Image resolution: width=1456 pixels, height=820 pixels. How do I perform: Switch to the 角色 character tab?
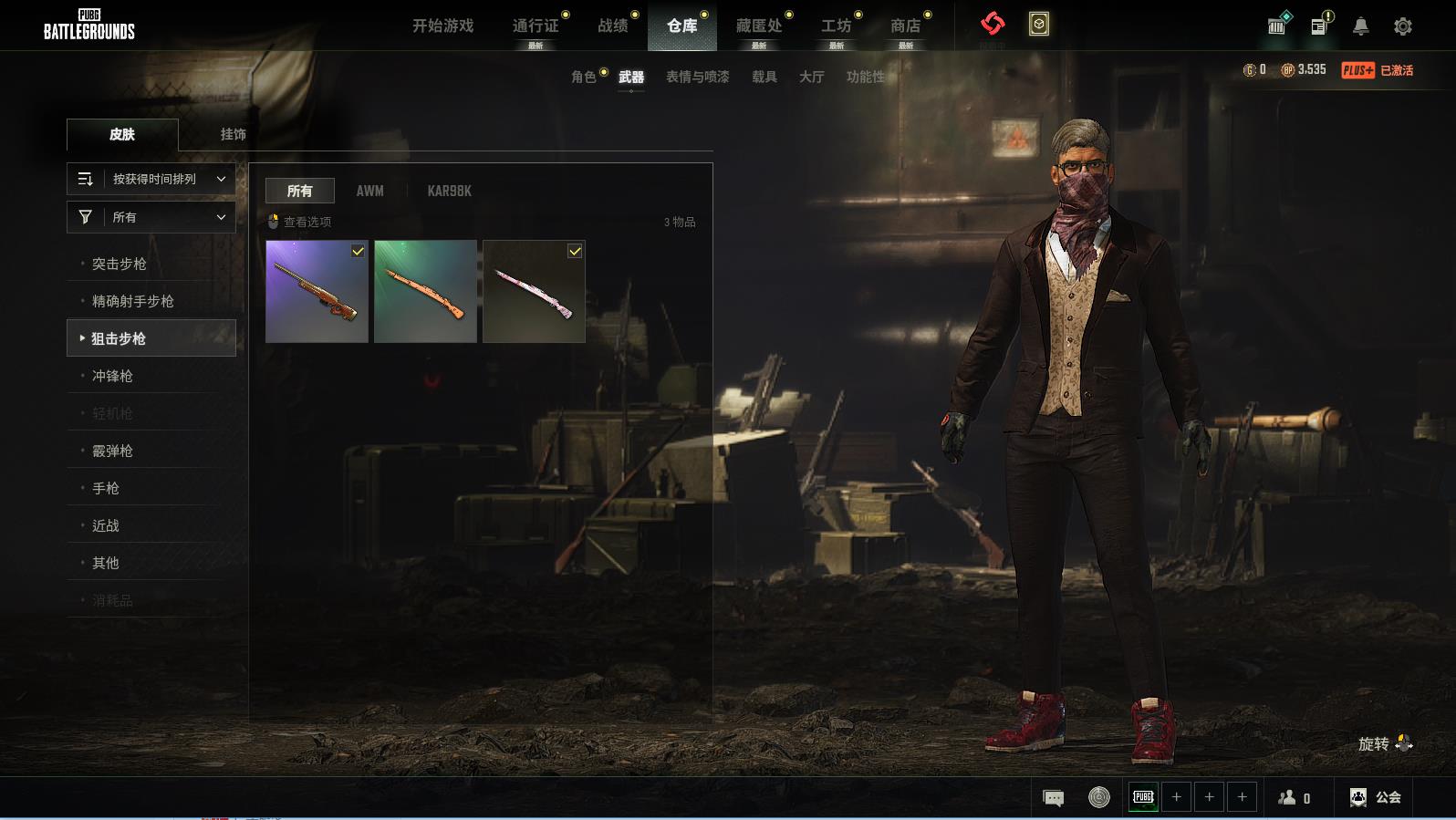(584, 77)
